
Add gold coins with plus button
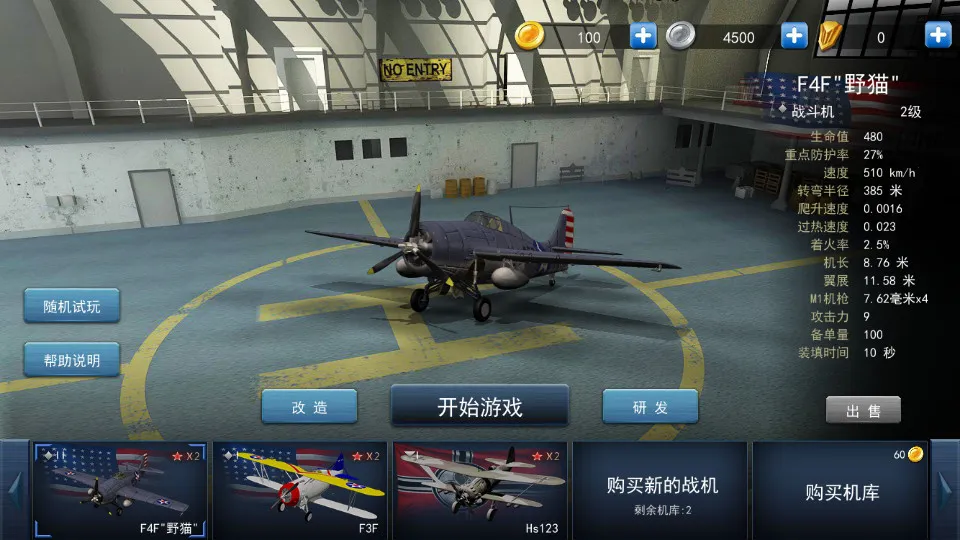click(643, 36)
